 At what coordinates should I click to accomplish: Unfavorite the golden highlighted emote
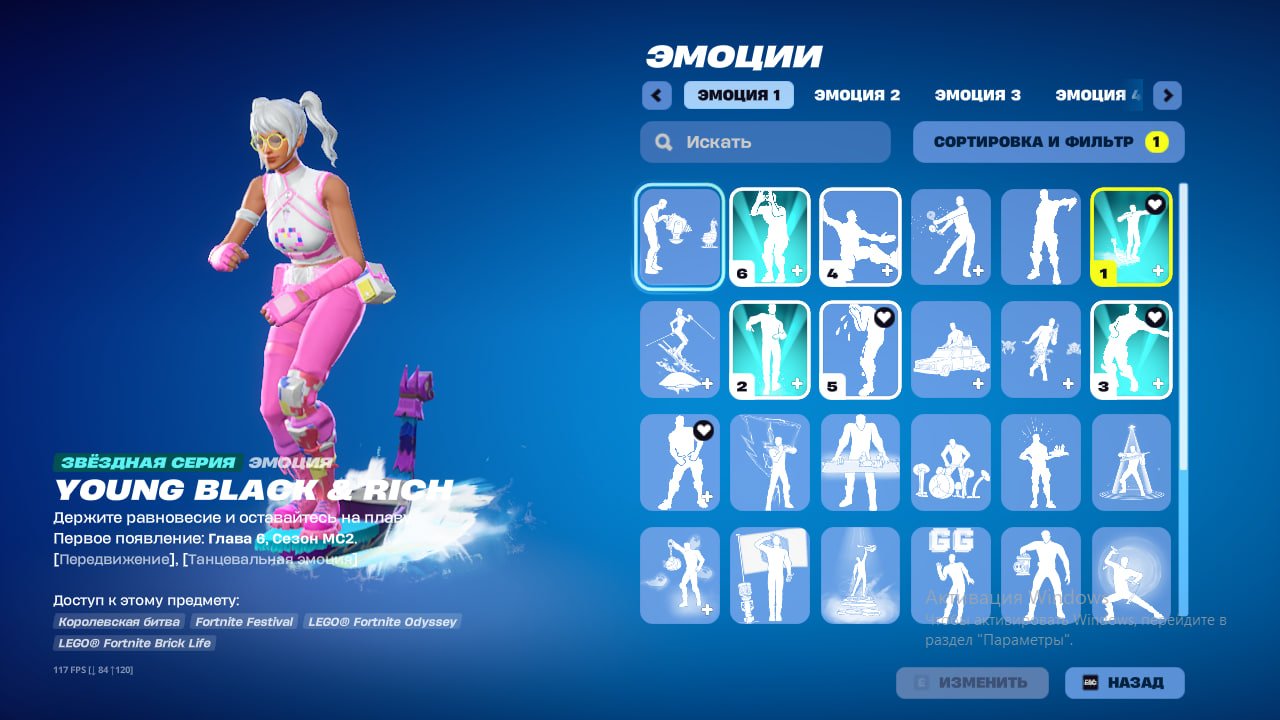[x=1155, y=203]
